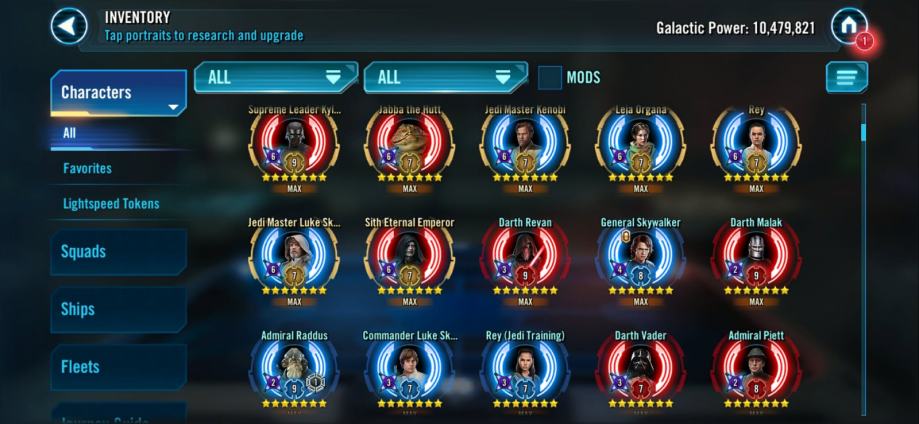Choose the Leia Organa portrait

click(x=641, y=146)
